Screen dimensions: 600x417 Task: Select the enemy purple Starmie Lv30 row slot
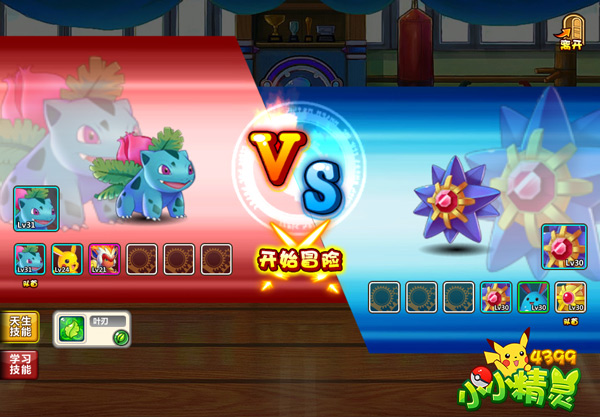(x=496, y=298)
